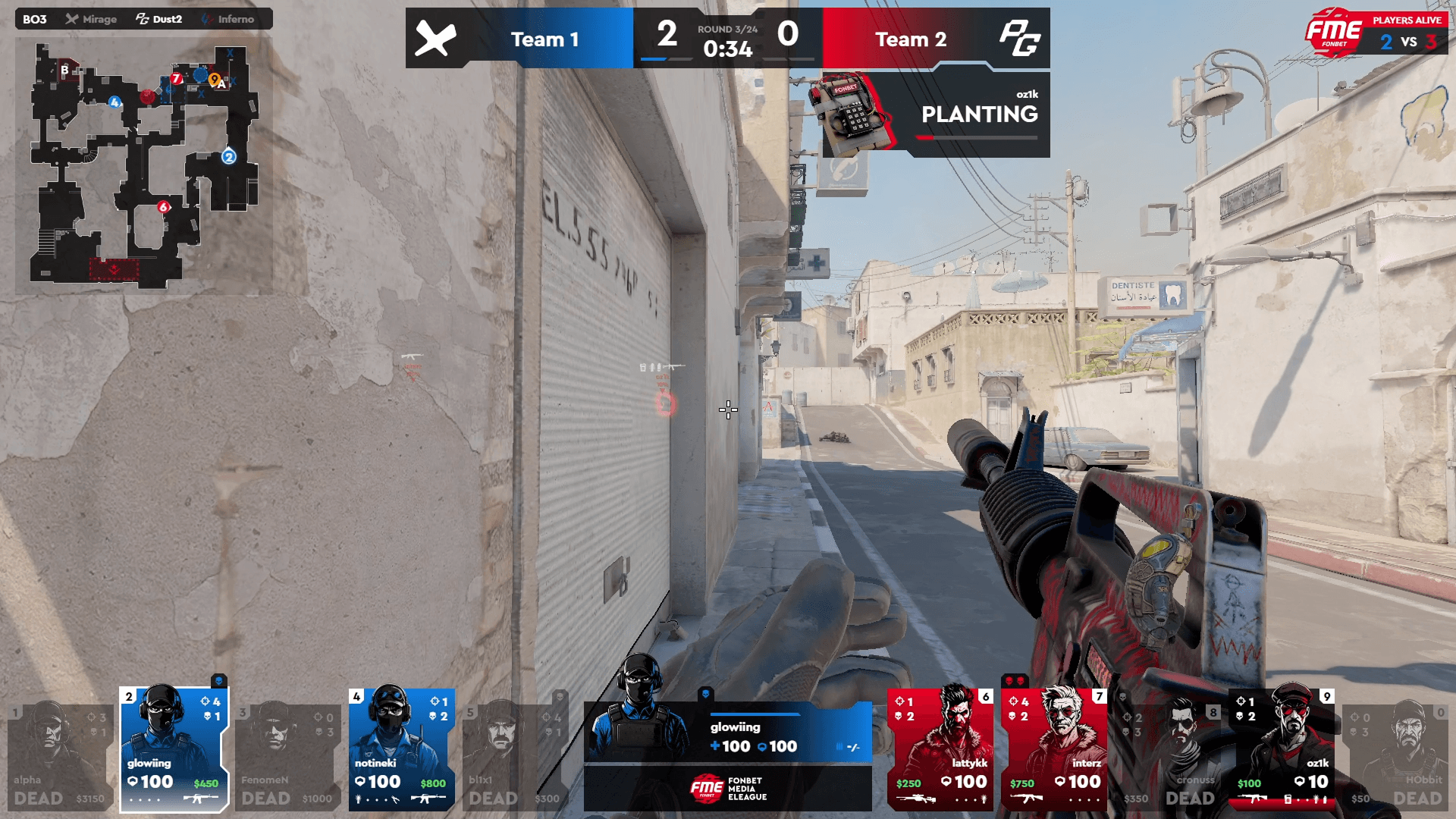
Task: Choose the Inferno map tab
Action: pyautogui.click(x=228, y=19)
